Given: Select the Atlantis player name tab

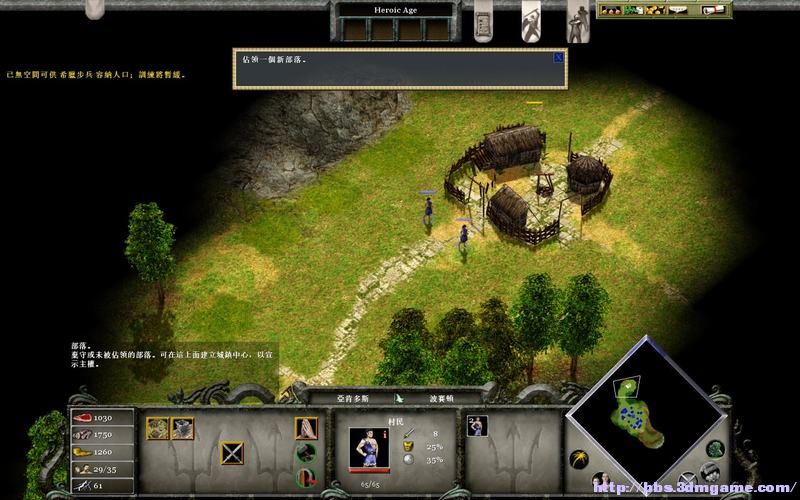Looking at the screenshot, I should coord(350,398).
